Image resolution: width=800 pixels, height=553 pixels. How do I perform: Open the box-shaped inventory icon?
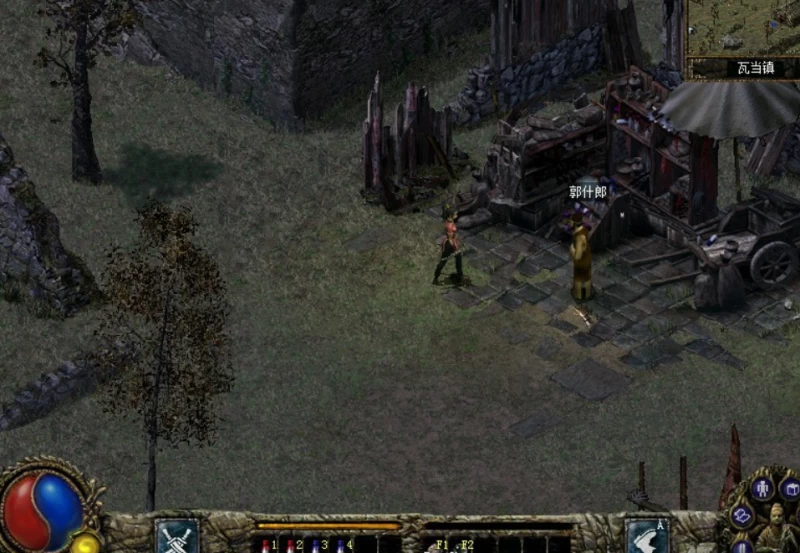point(791,489)
